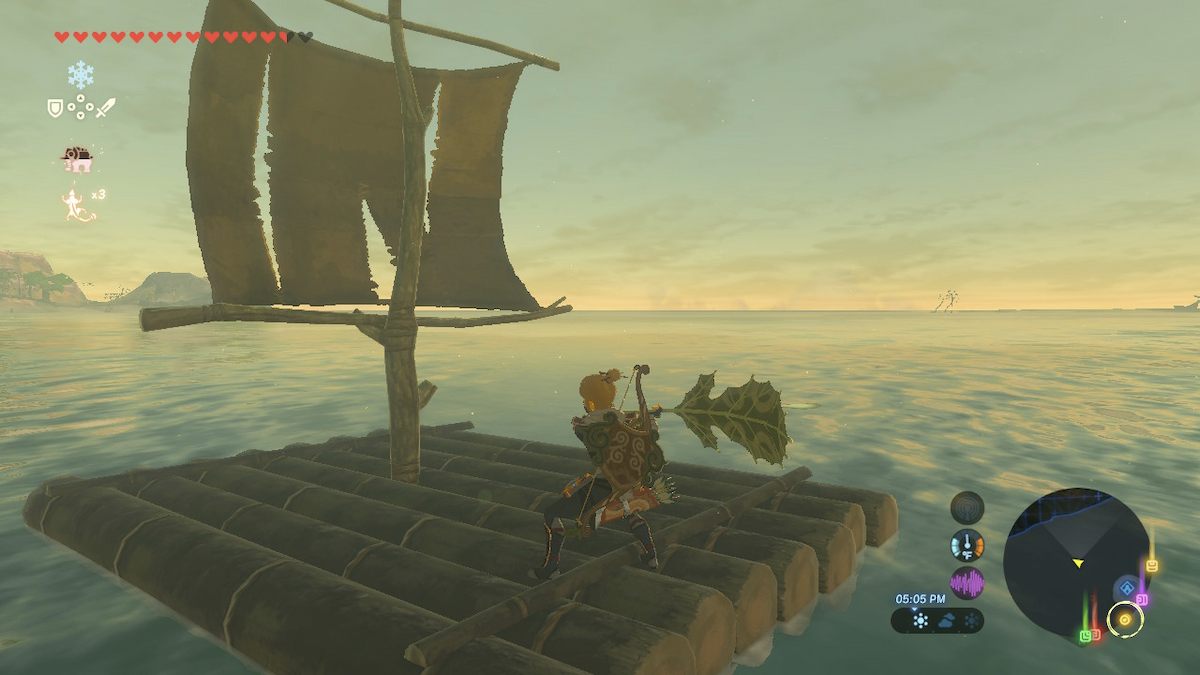
Task: Select the current sunny weather forecast icon
Action: [x=920, y=621]
